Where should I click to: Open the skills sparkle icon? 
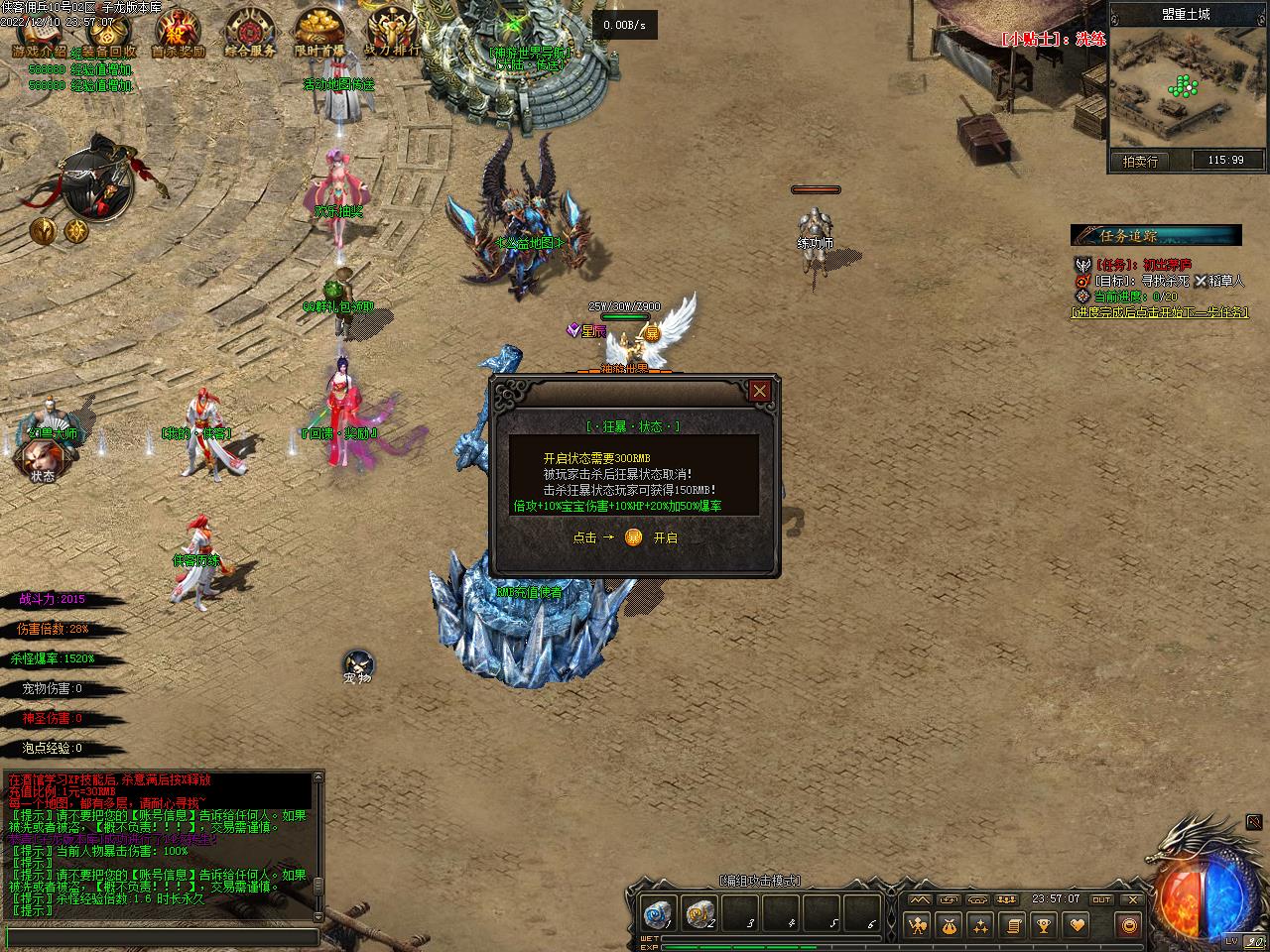pyautogui.click(x=981, y=925)
